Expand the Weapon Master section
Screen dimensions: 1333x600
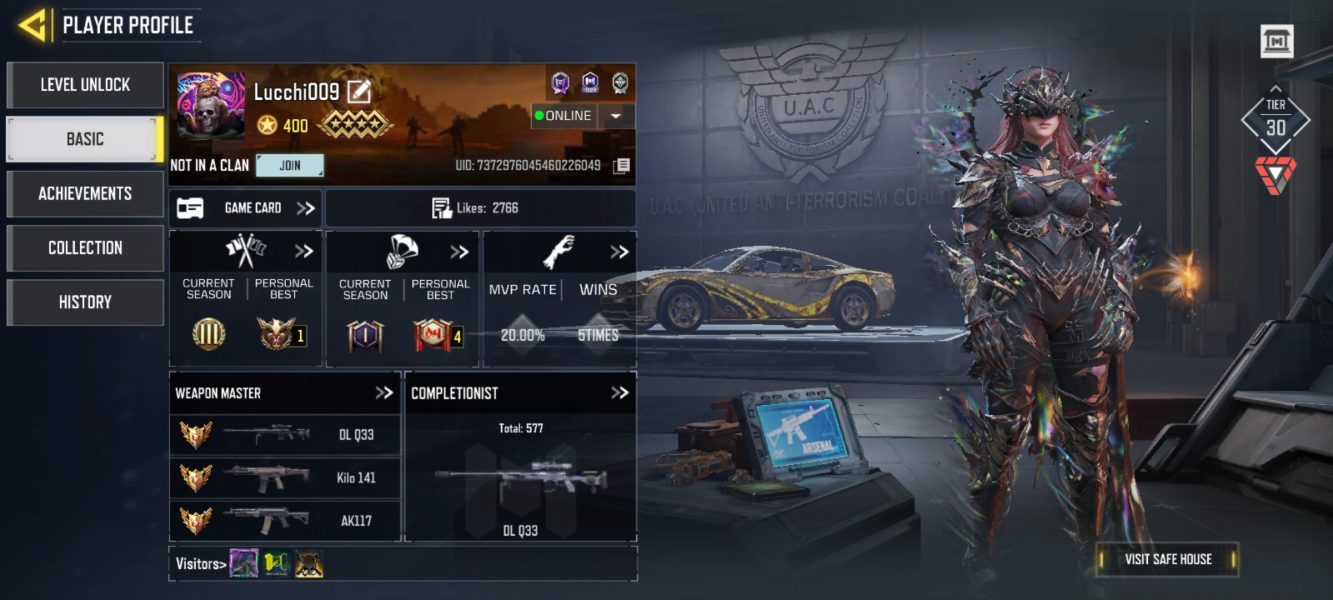(384, 393)
